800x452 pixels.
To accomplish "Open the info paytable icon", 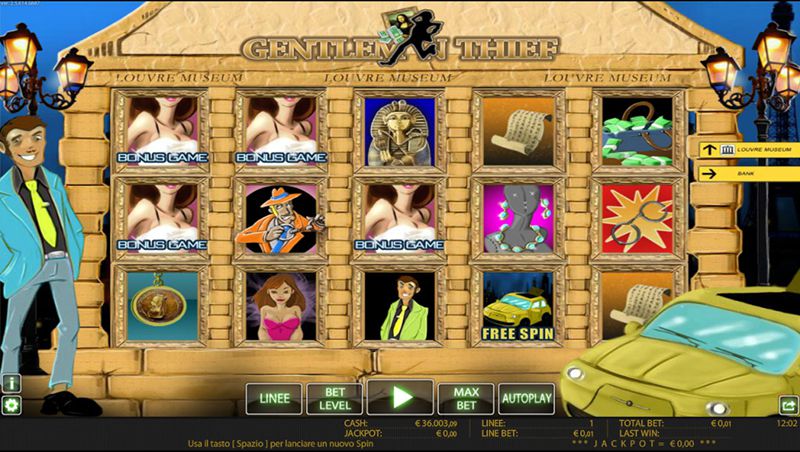I will click(x=11, y=383).
